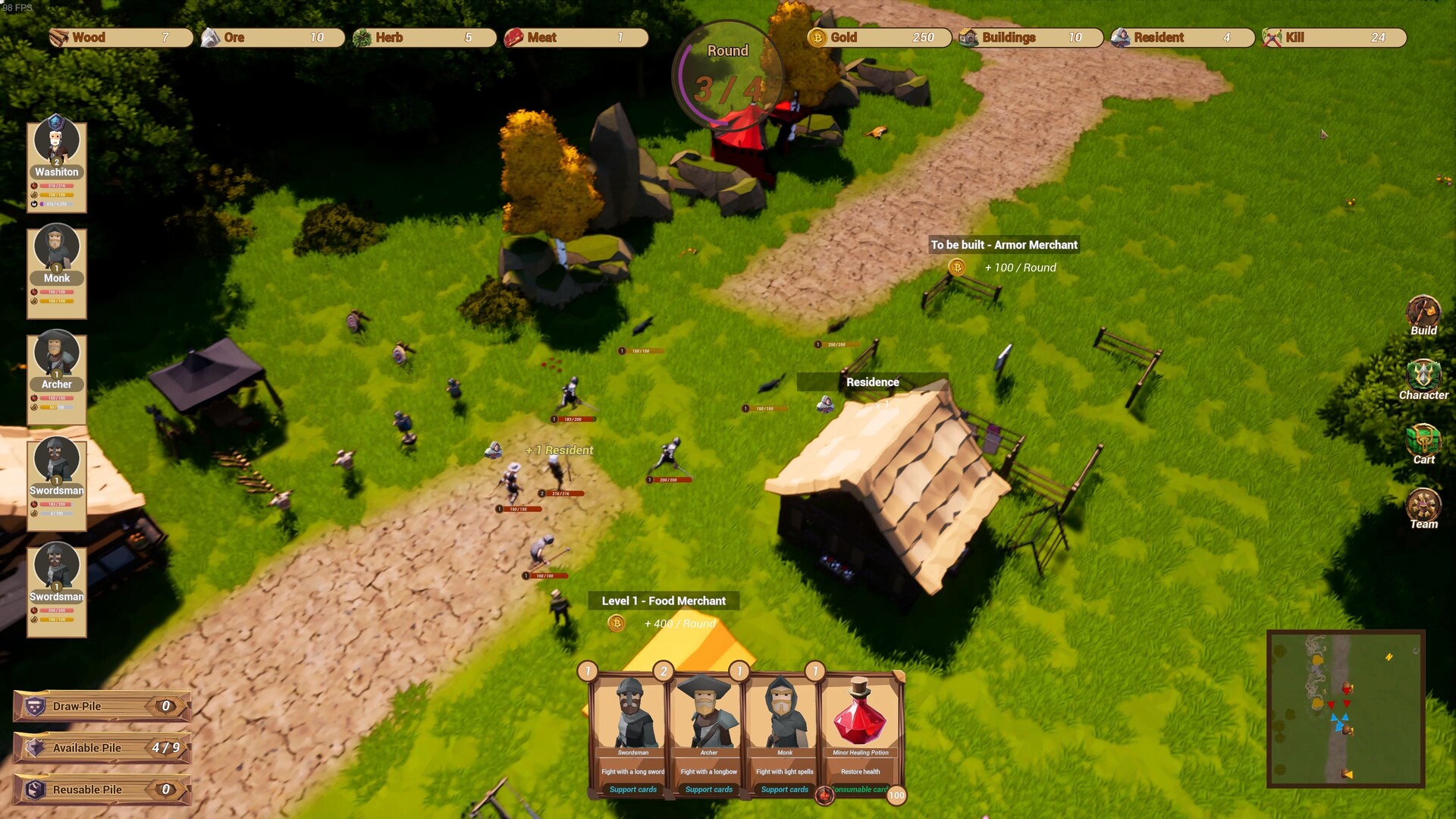Select the Swordsman card in hand
The image size is (1456, 819).
coord(632,733)
